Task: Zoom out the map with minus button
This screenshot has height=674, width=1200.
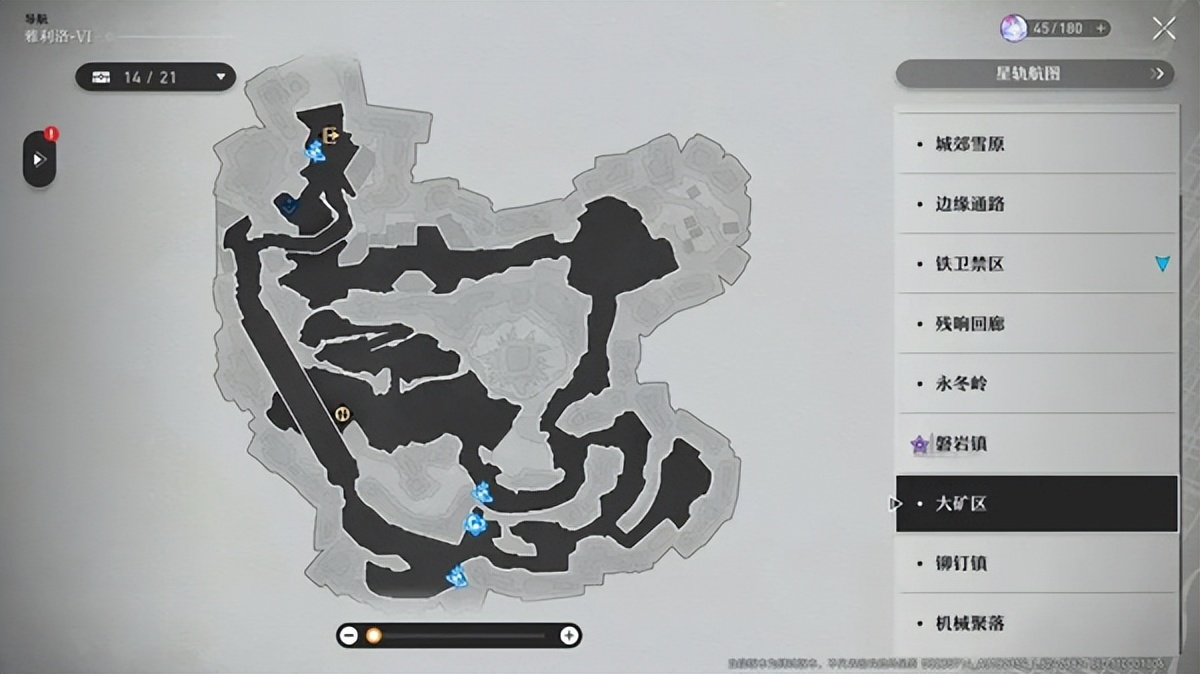Action: click(x=349, y=635)
